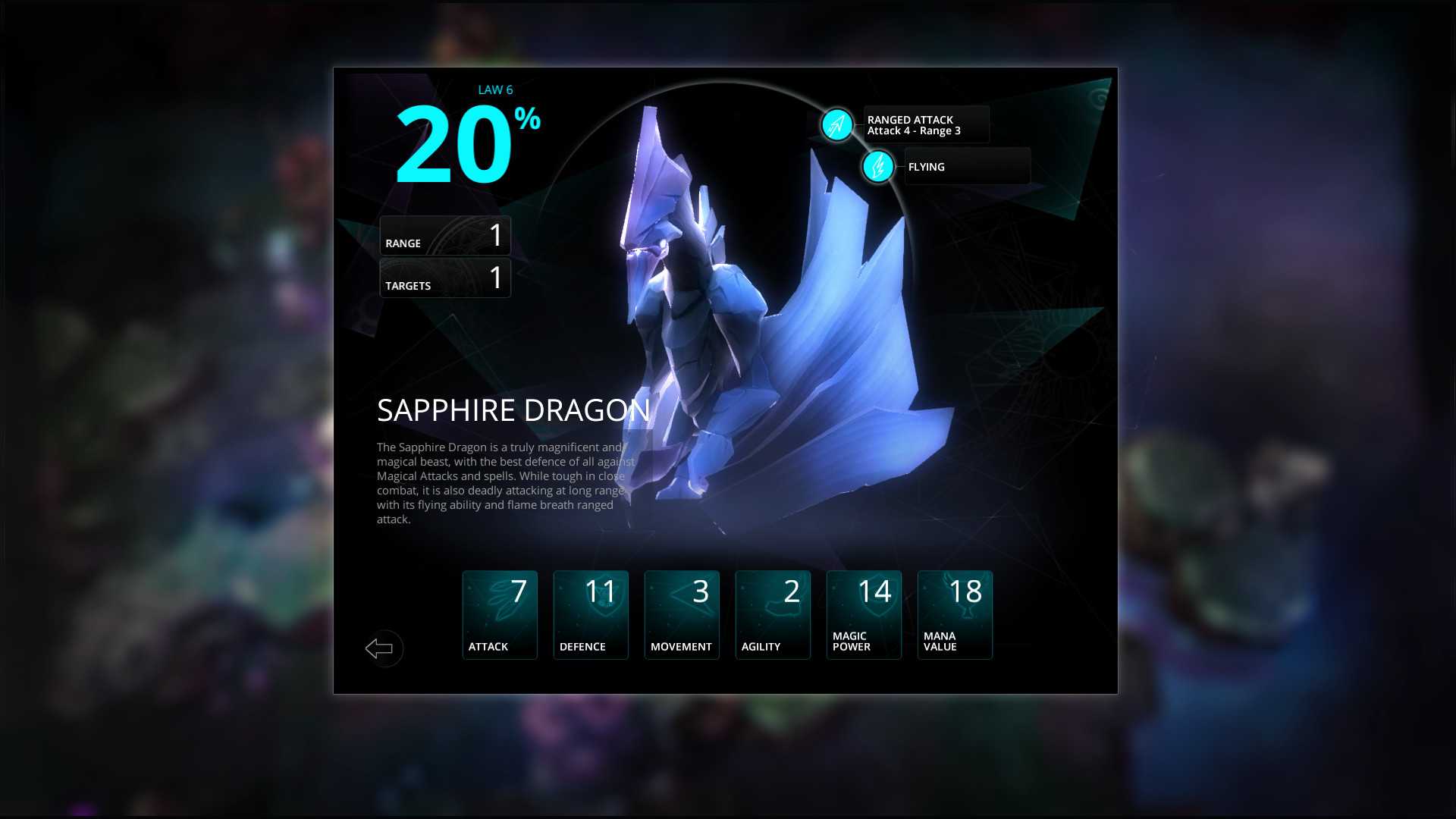Select the LAW 6 label
Viewport: 1456px width, 819px height.
(494, 89)
